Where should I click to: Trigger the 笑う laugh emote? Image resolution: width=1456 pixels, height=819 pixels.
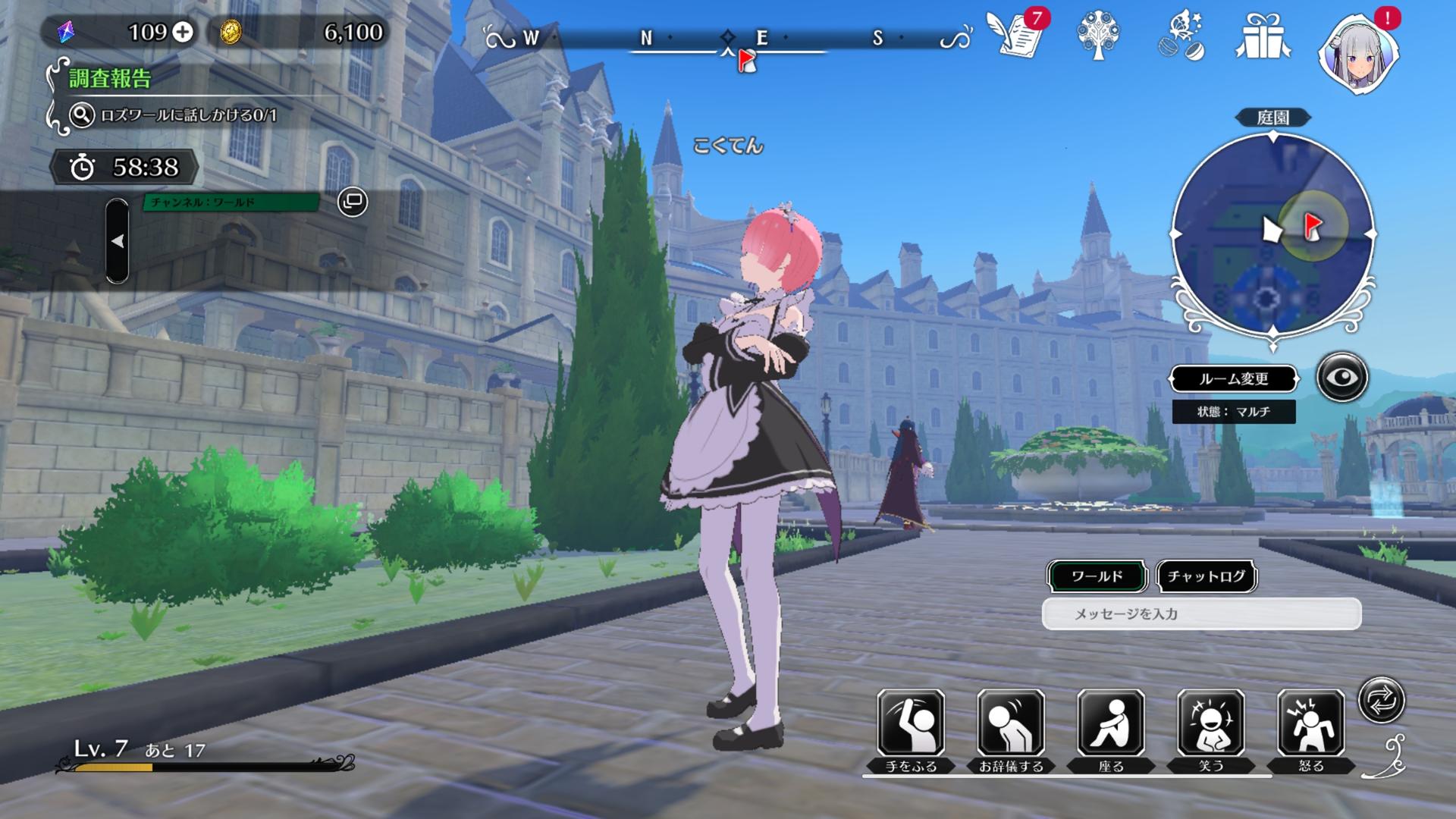(1211, 724)
